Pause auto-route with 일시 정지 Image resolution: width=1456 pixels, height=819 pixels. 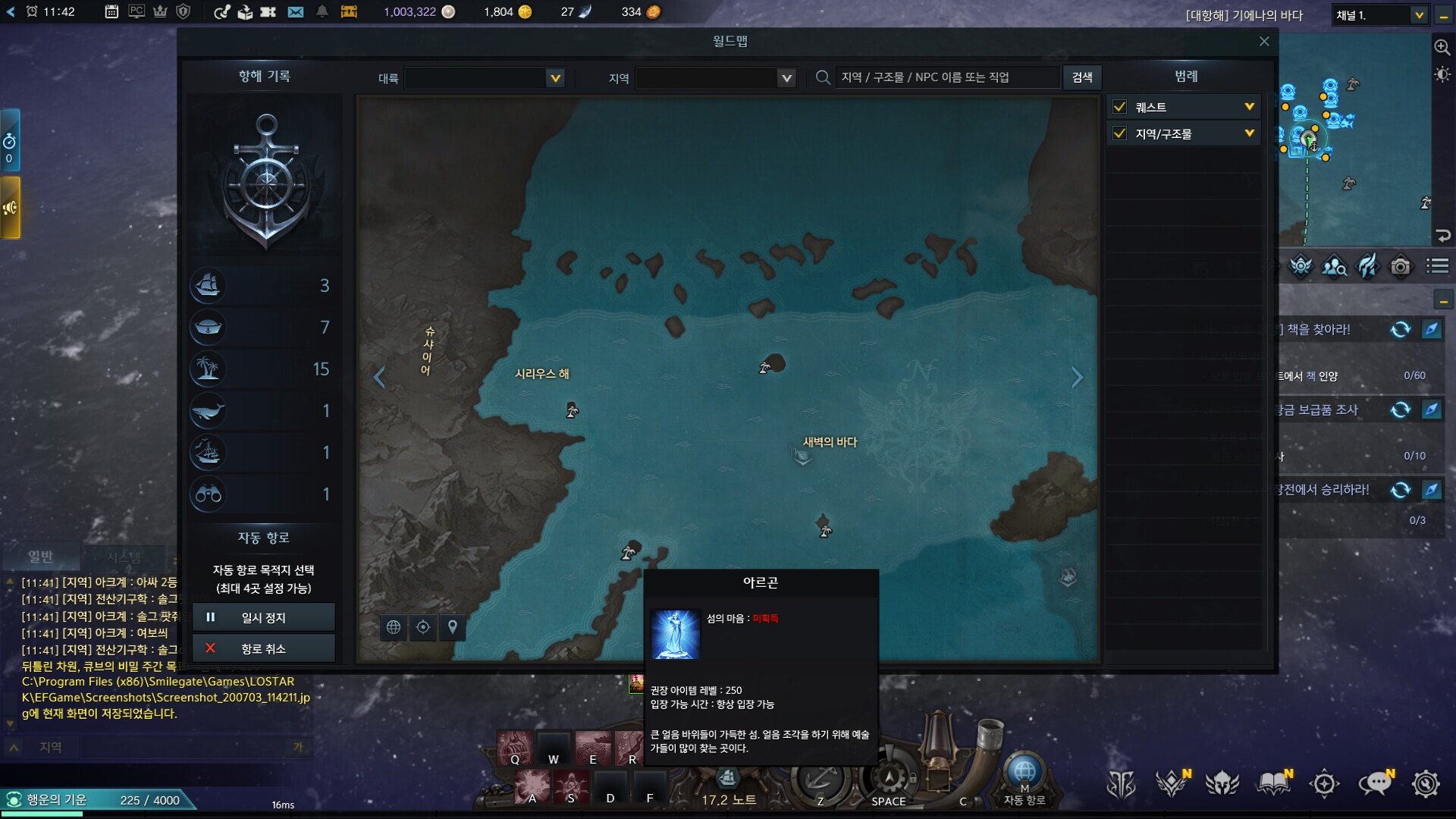[263, 617]
